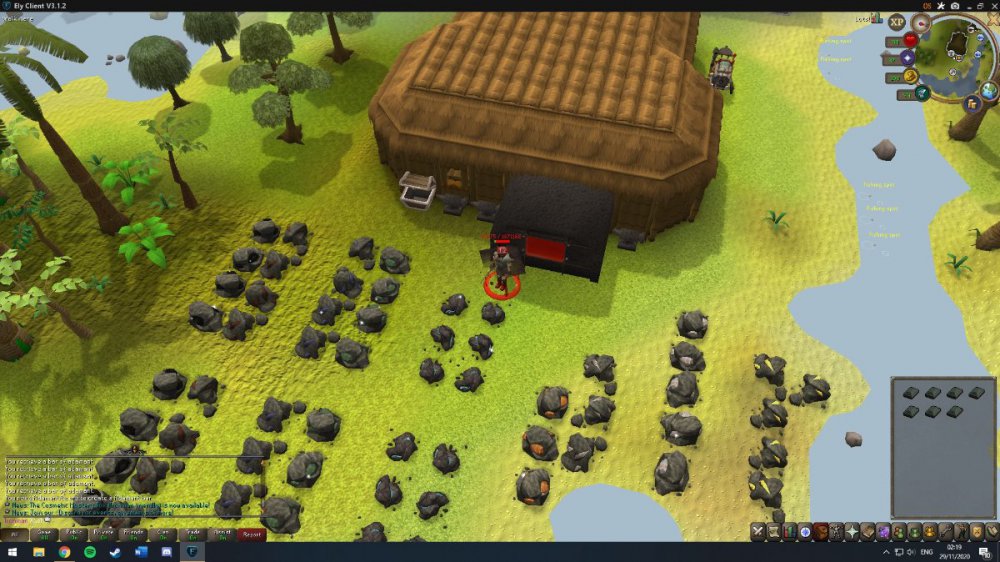Image resolution: width=1000 pixels, height=562 pixels.
Task: Select the Private chat tab
Action: coord(103,534)
